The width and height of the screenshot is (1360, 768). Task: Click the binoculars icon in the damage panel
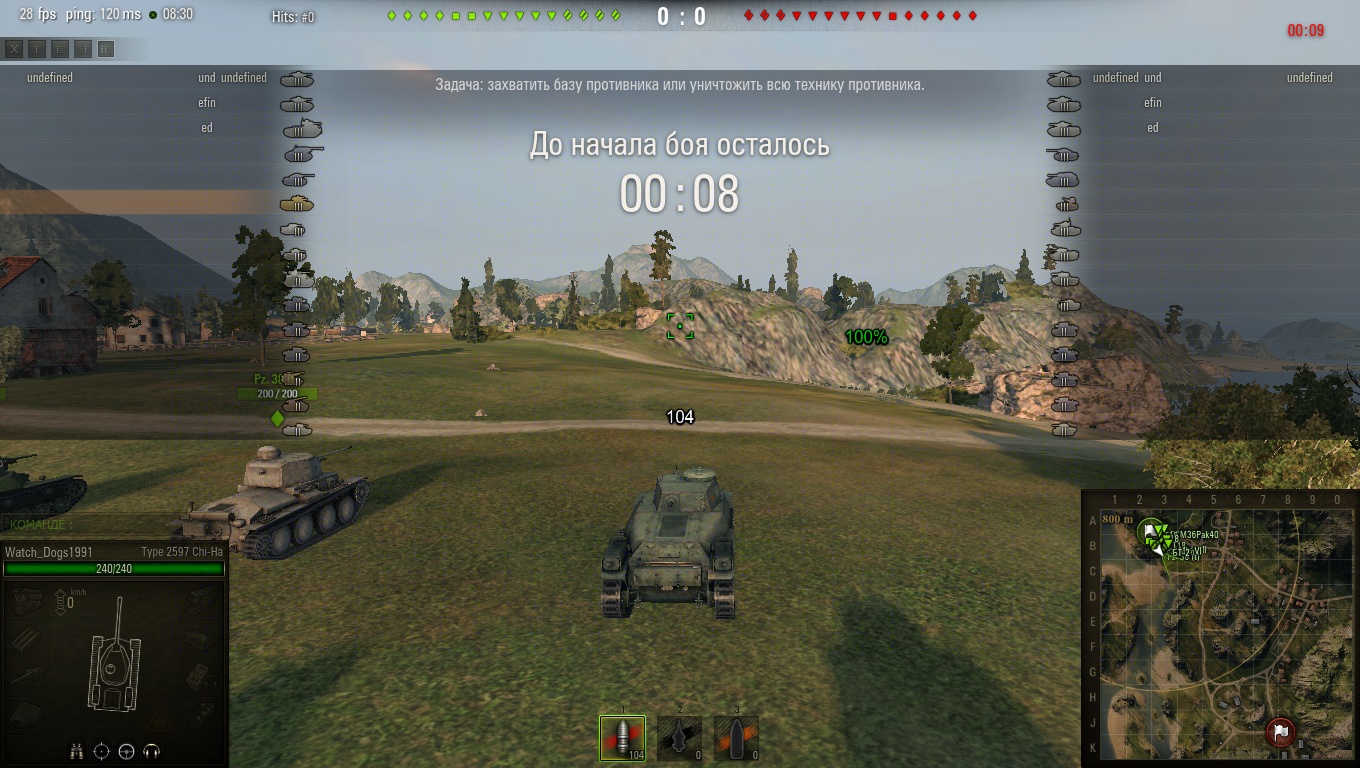pos(77,751)
